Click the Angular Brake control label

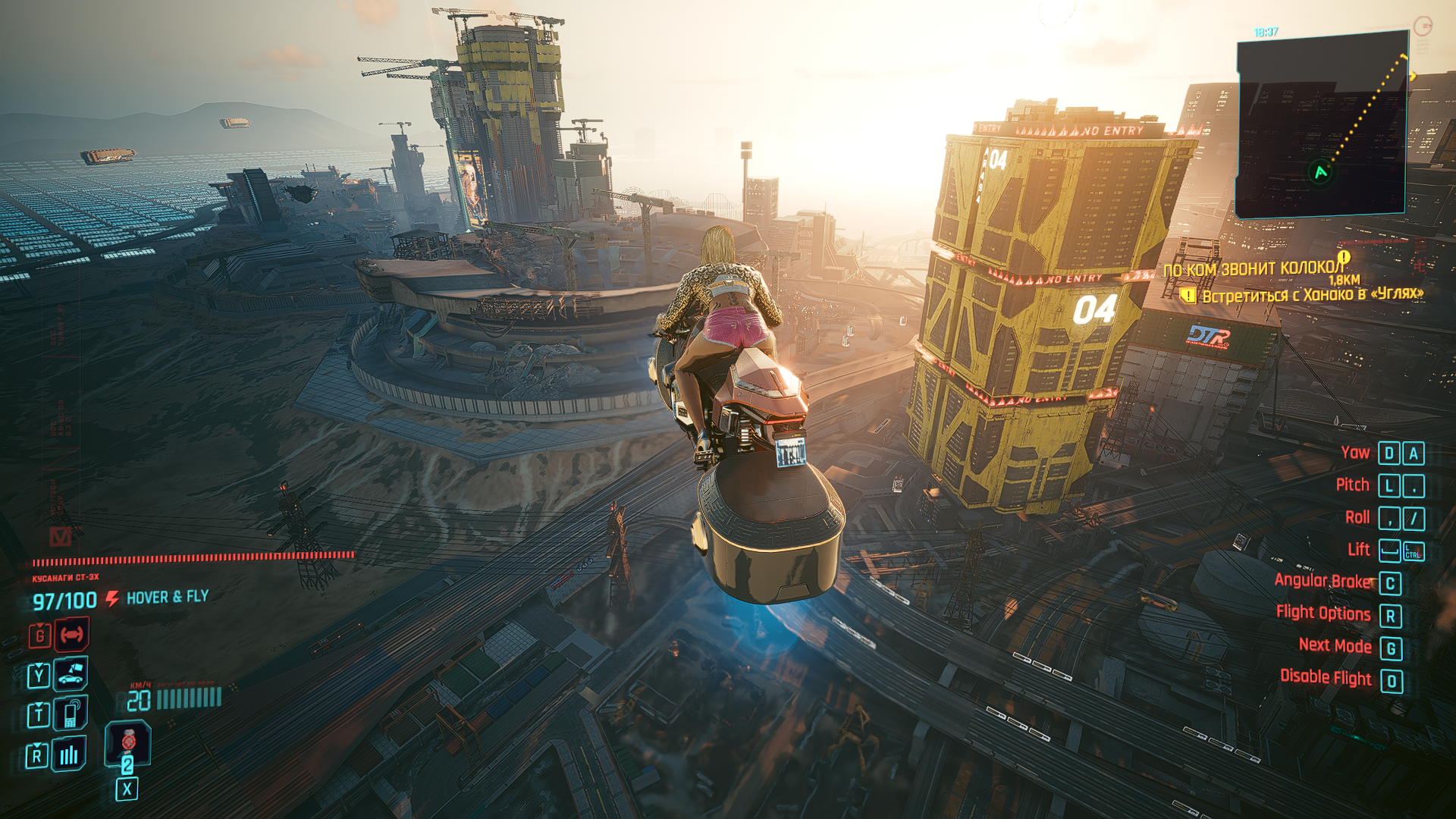(1323, 581)
